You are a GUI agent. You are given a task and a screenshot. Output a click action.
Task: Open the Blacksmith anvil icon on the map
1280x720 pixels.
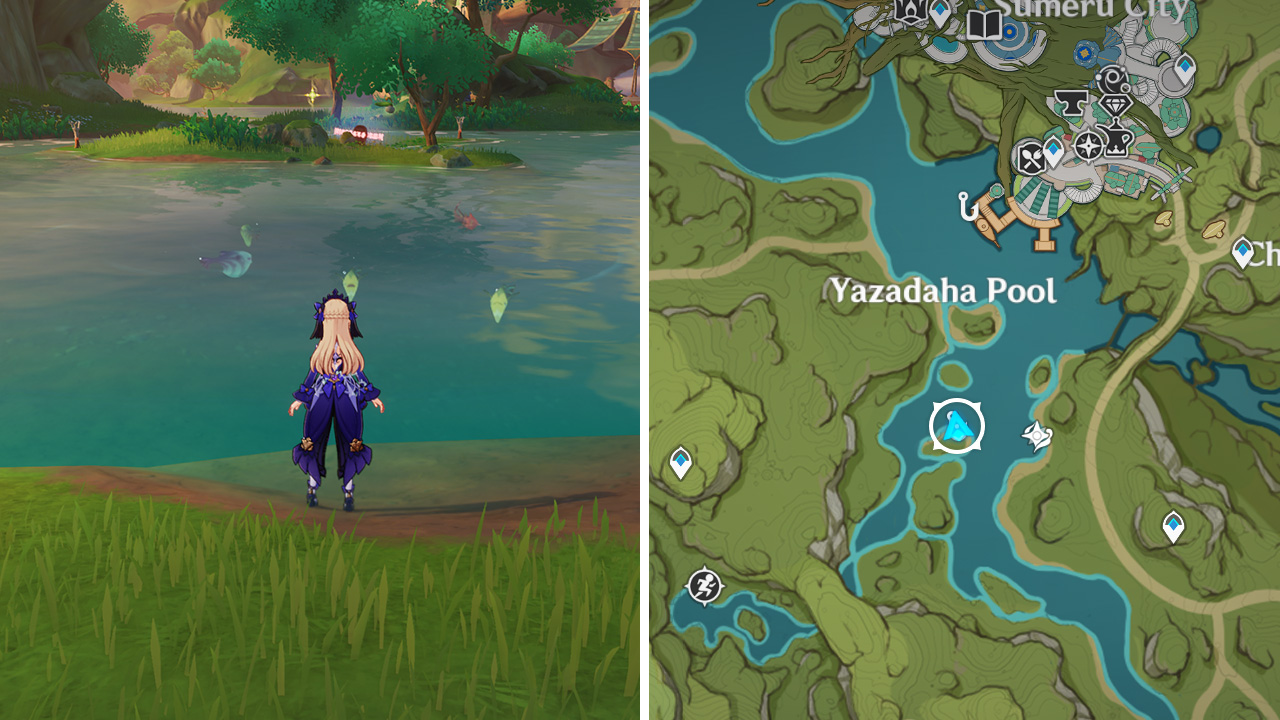coord(1071,103)
